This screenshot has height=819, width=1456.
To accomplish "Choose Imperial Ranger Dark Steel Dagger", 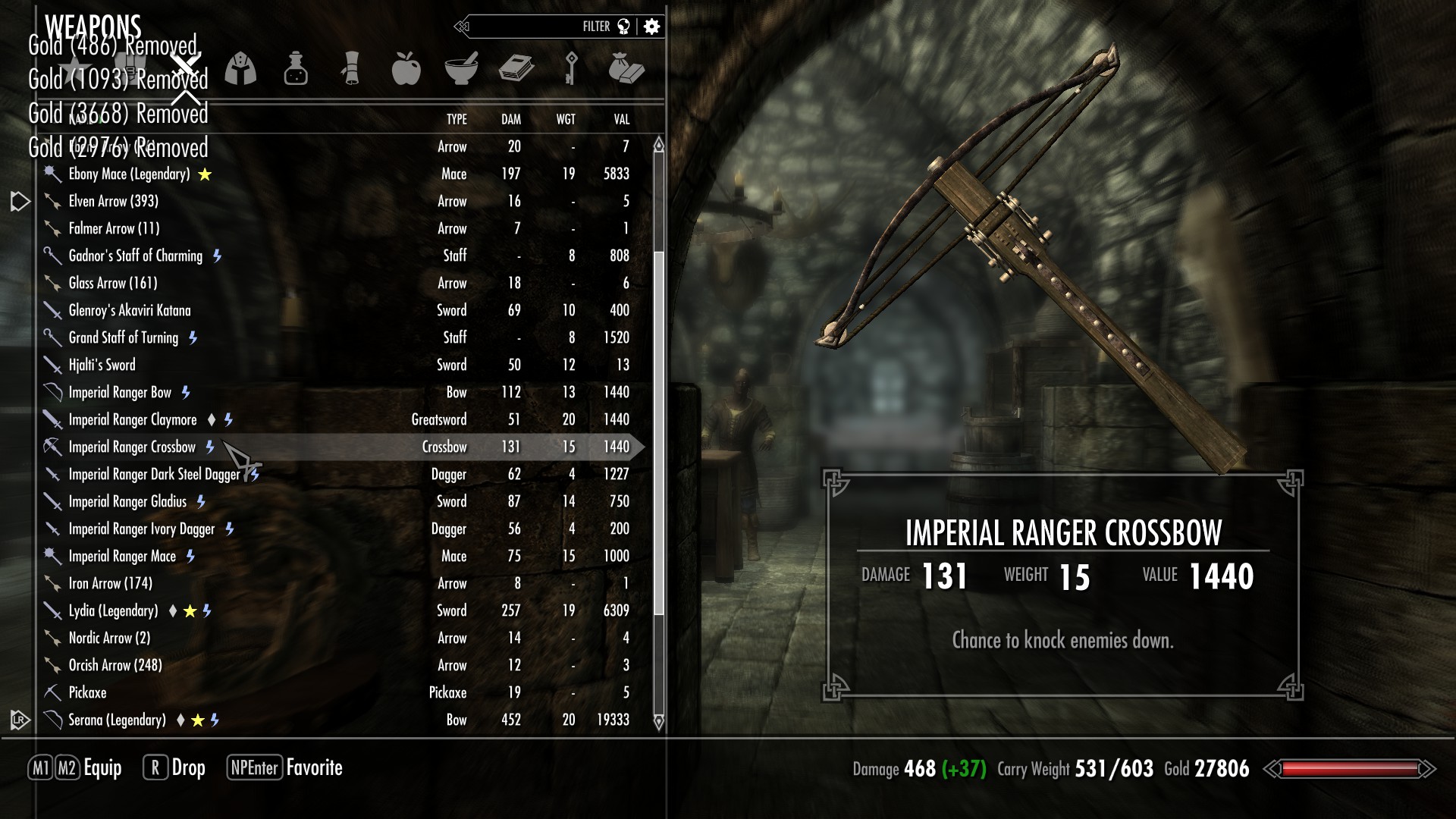I will (154, 475).
